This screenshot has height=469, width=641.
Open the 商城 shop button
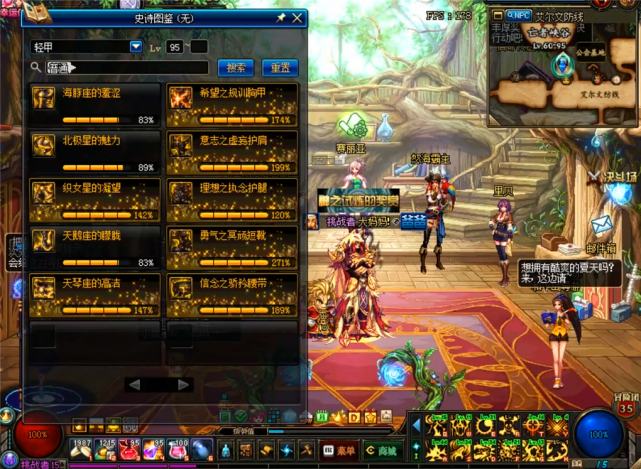pyautogui.click(x=381, y=451)
